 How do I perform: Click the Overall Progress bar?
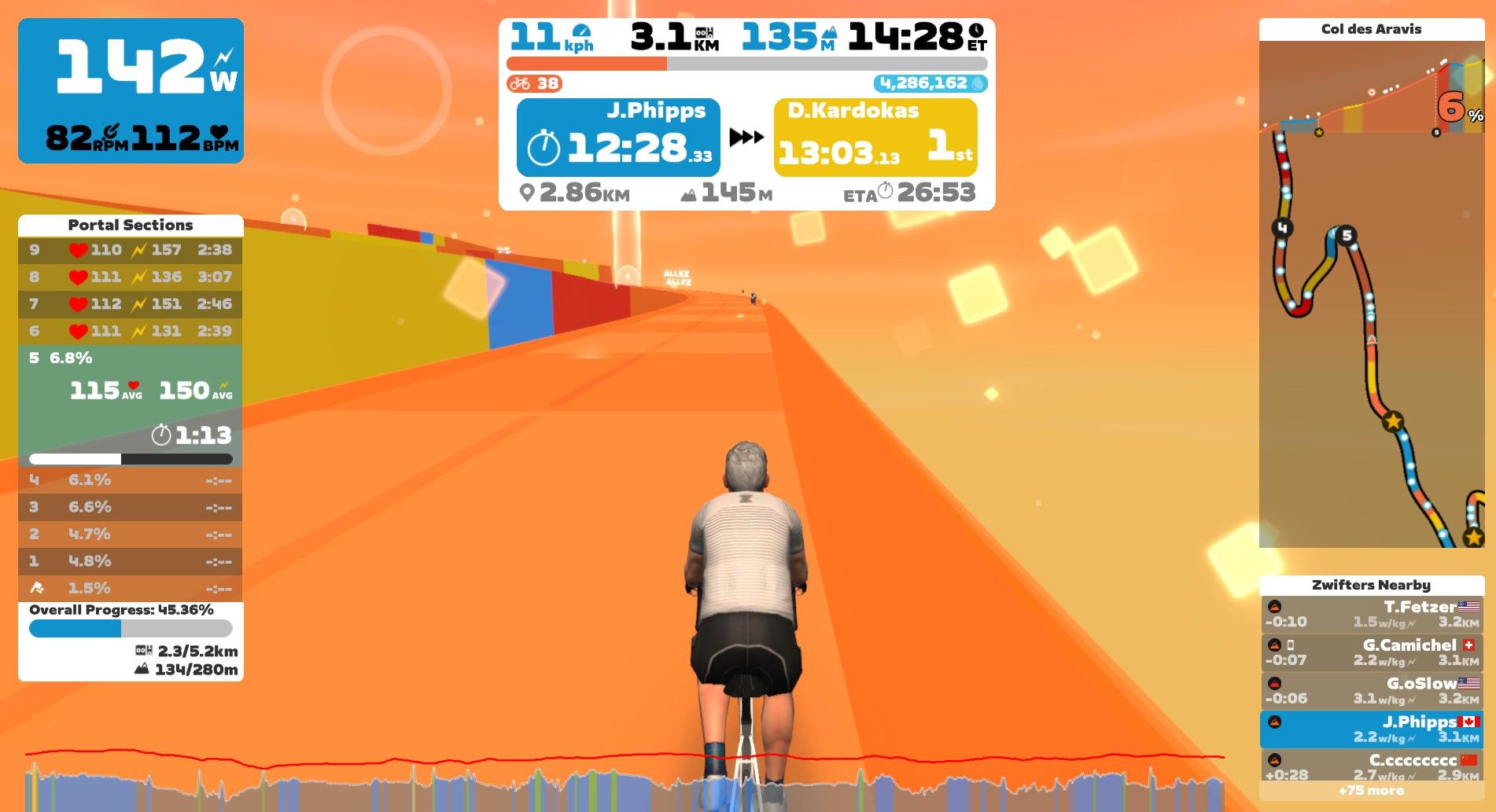click(x=130, y=626)
